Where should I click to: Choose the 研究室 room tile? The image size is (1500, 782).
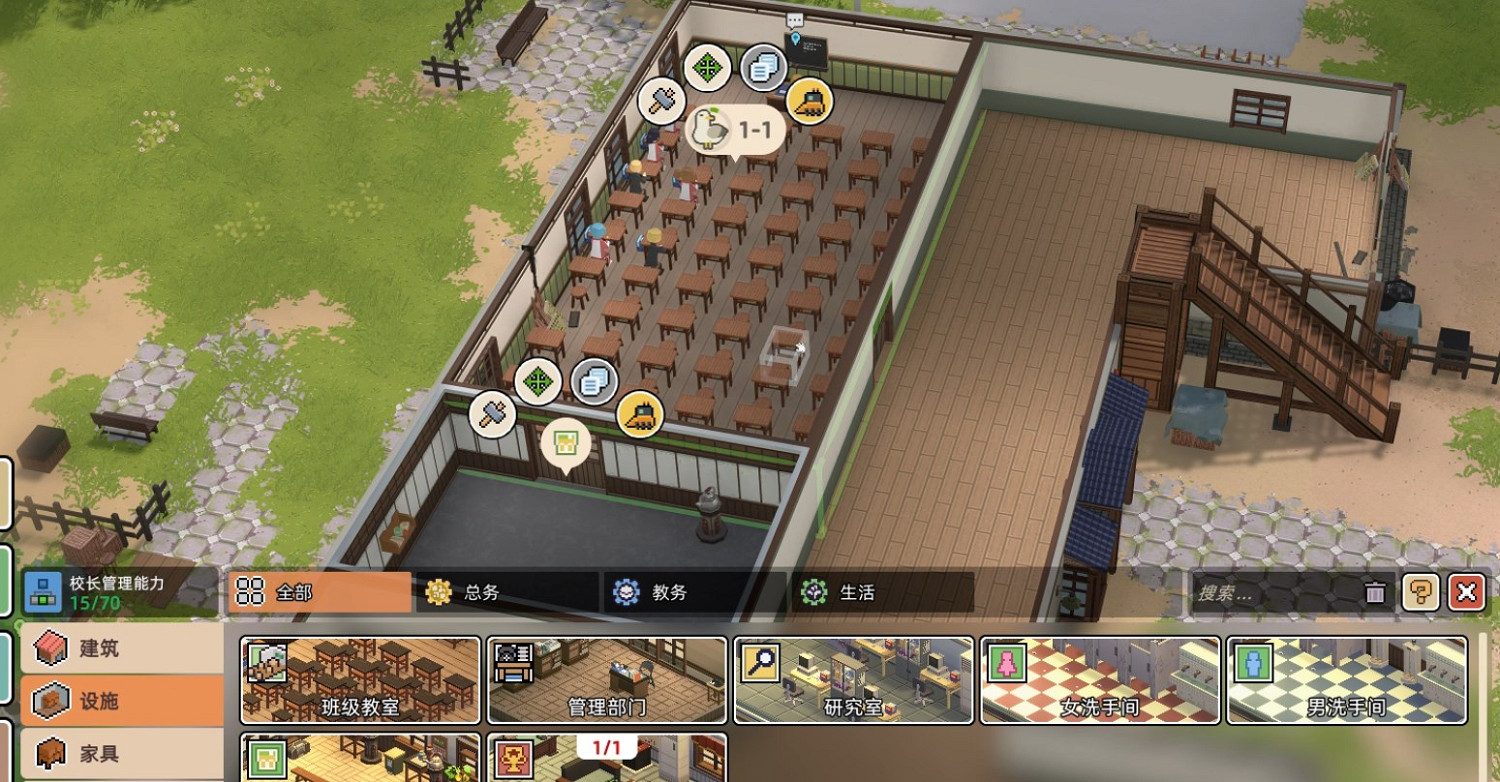[x=853, y=680]
